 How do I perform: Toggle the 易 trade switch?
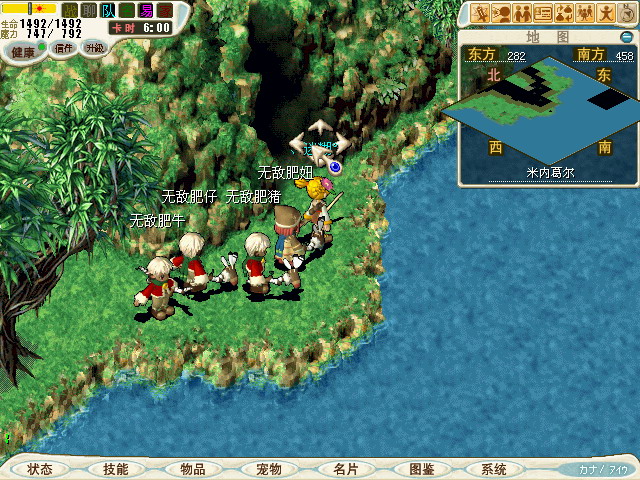(x=146, y=10)
